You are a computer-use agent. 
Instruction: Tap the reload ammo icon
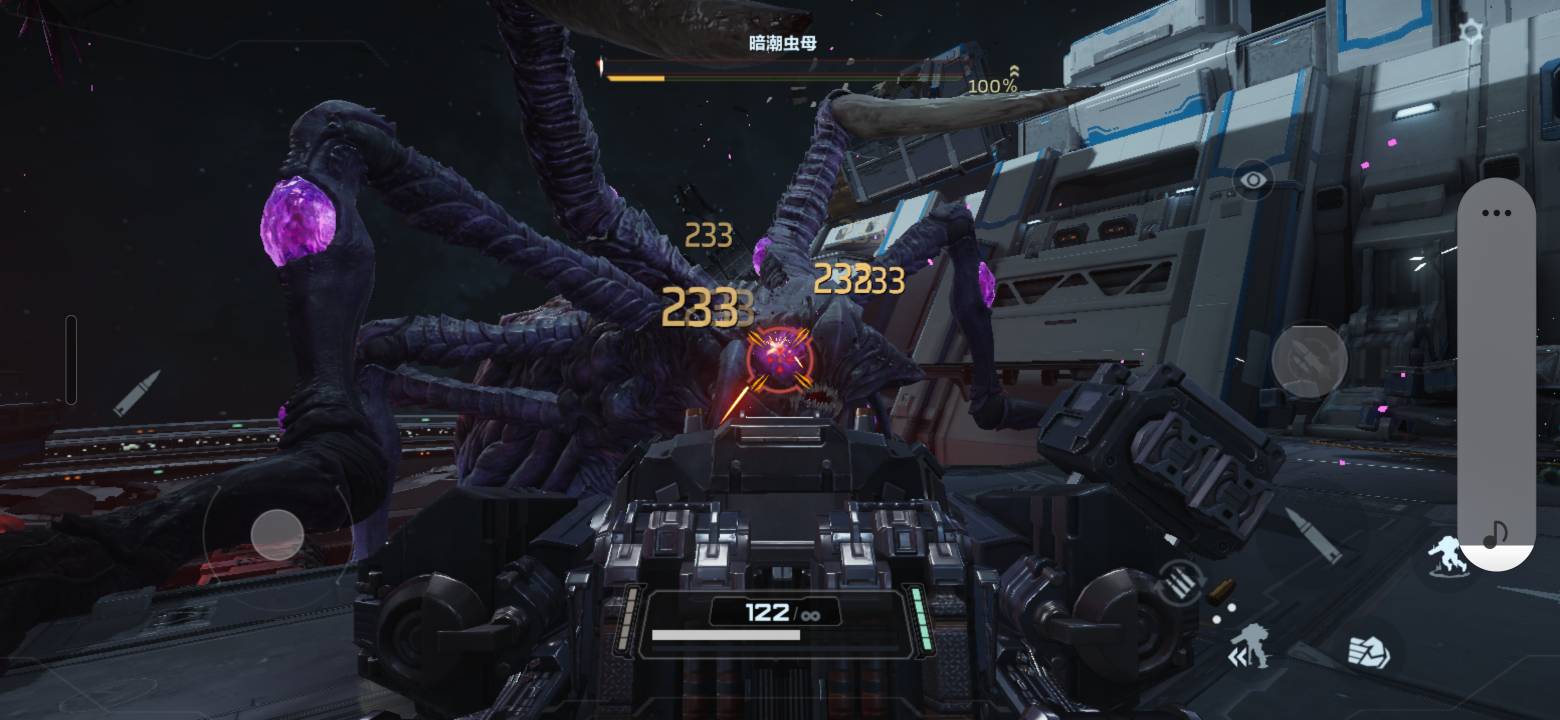(1181, 582)
